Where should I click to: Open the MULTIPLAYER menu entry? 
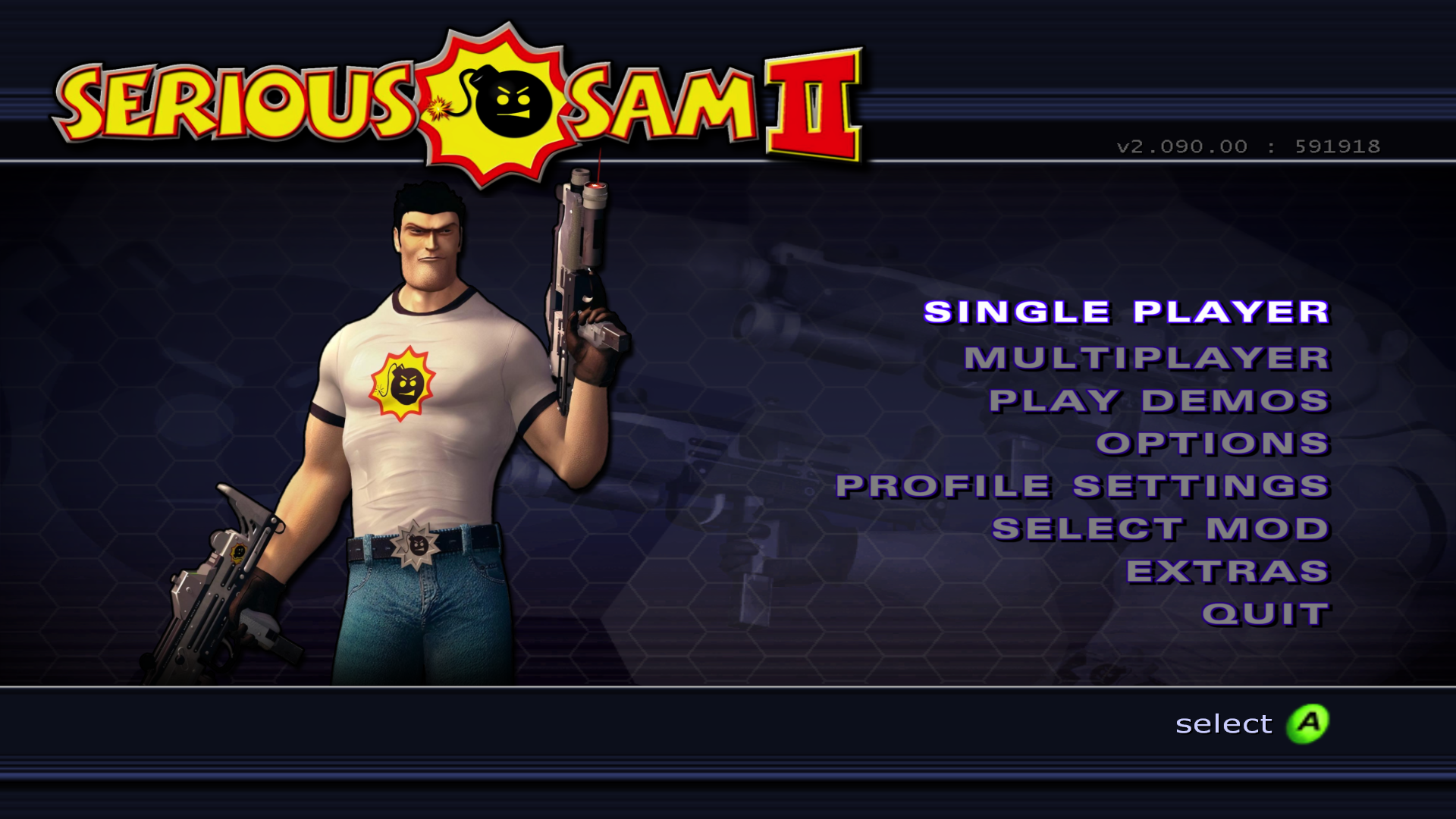1145,356
